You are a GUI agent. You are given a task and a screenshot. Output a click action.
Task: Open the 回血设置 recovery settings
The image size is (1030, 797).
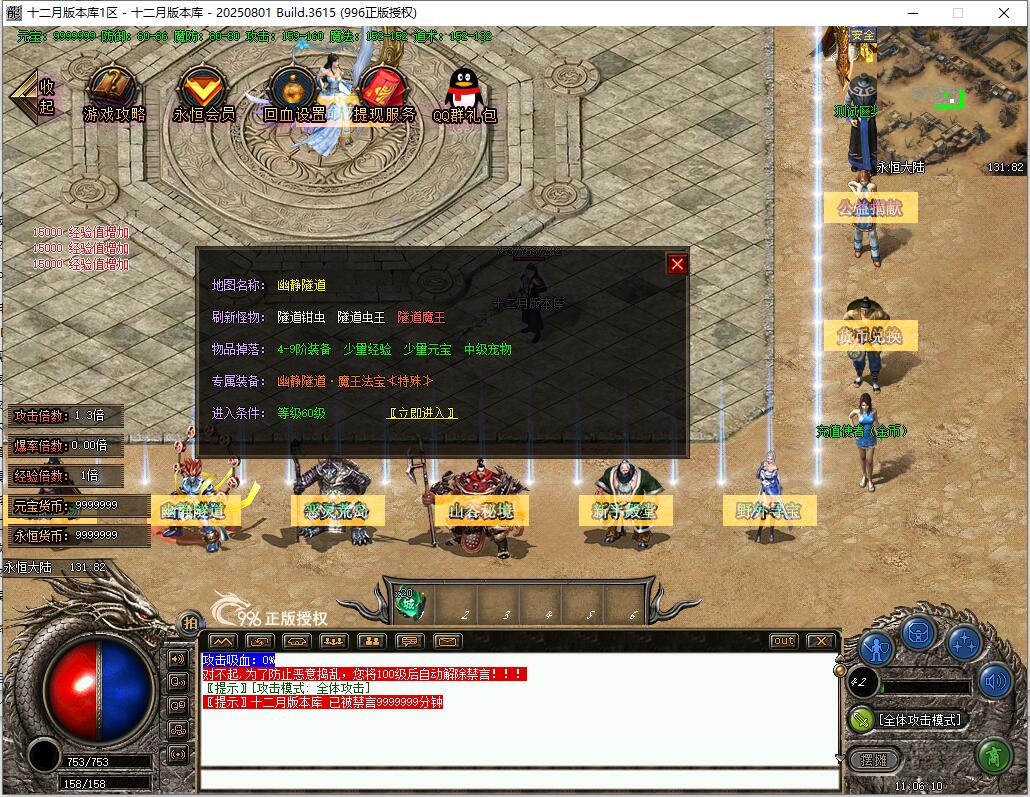[293, 94]
